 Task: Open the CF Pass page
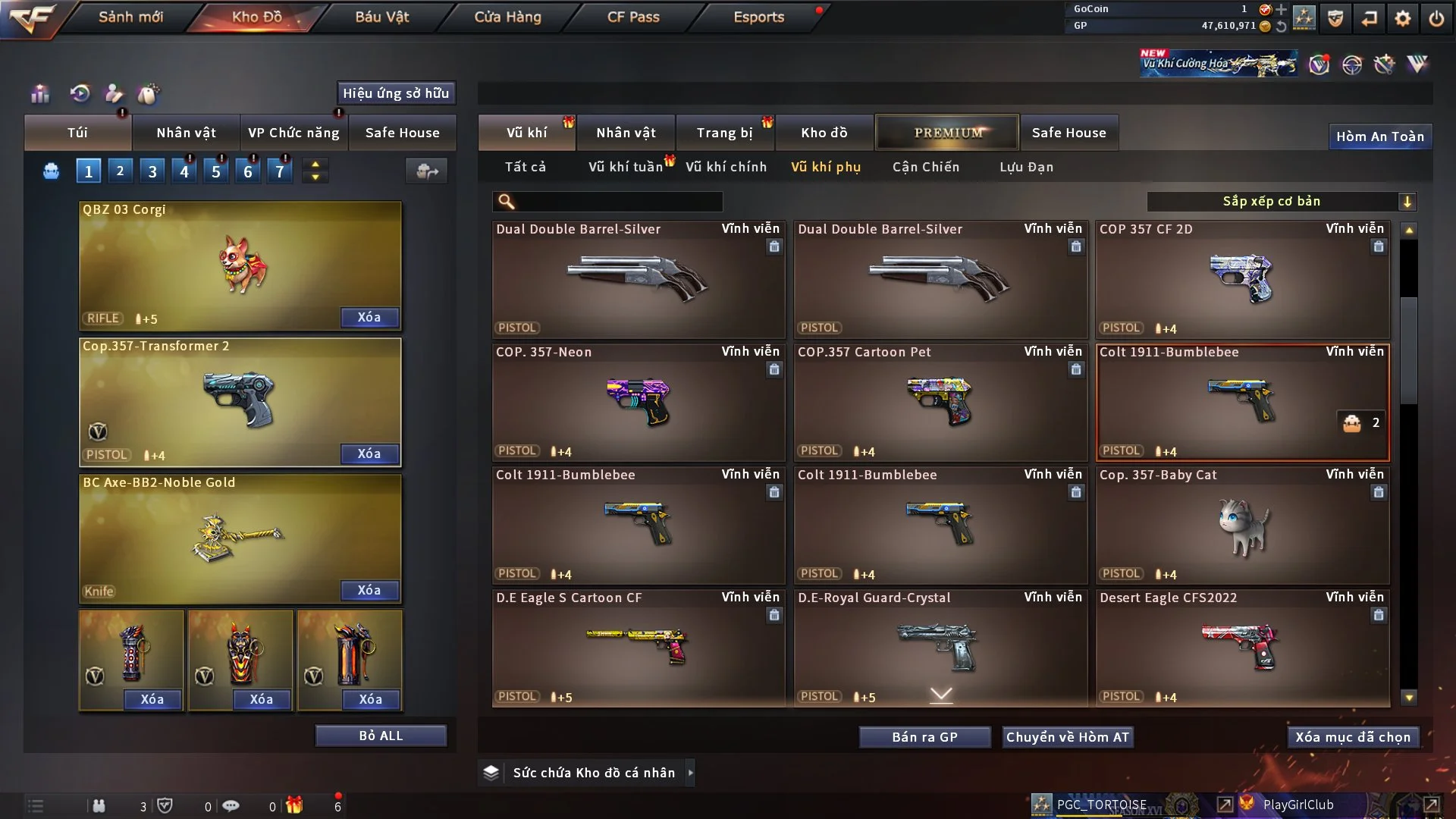[633, 17]
